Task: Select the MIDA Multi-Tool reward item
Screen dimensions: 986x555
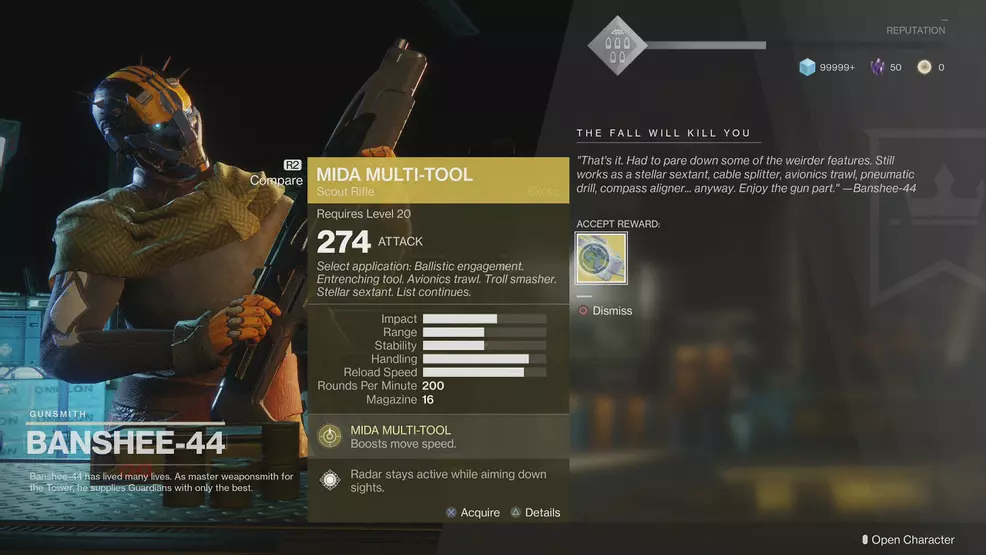Action: click(x=602, y=258)
